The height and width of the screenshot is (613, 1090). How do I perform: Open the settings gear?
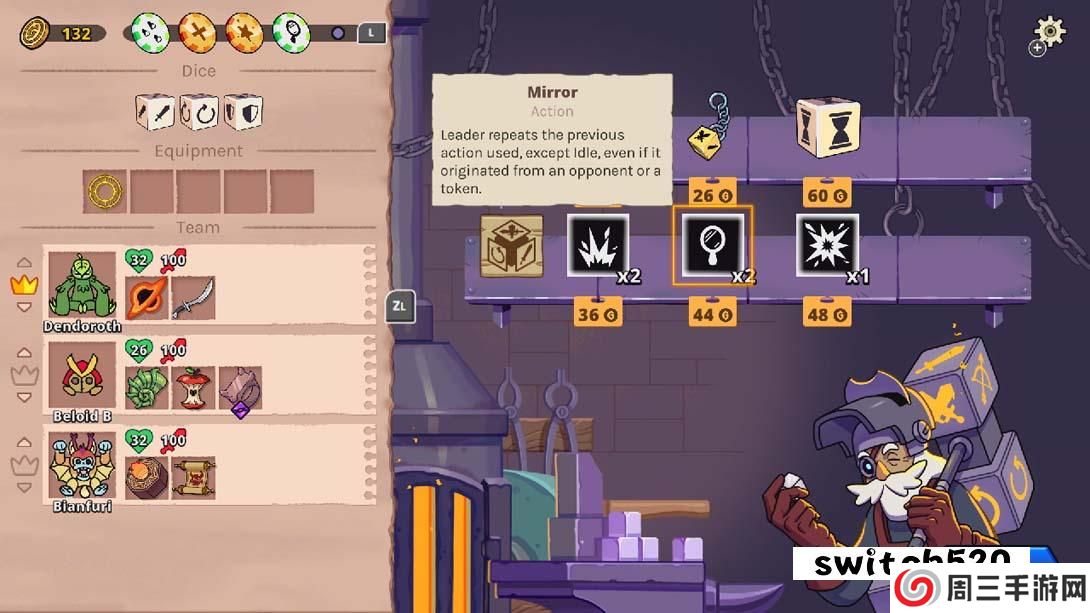coord(1049,30)
